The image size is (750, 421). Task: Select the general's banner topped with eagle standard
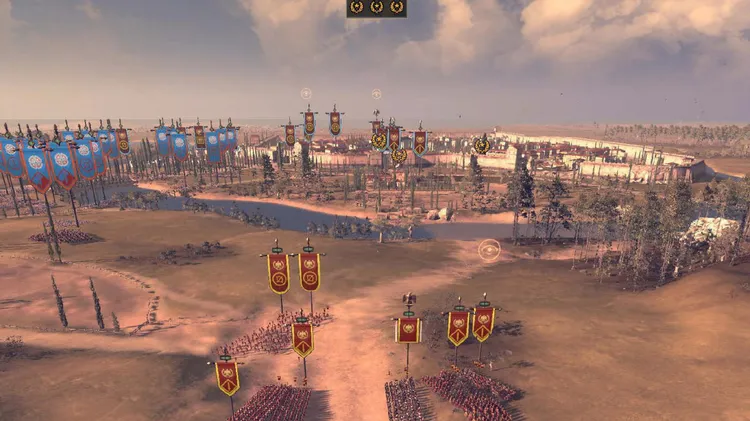[x=408, y=327]
